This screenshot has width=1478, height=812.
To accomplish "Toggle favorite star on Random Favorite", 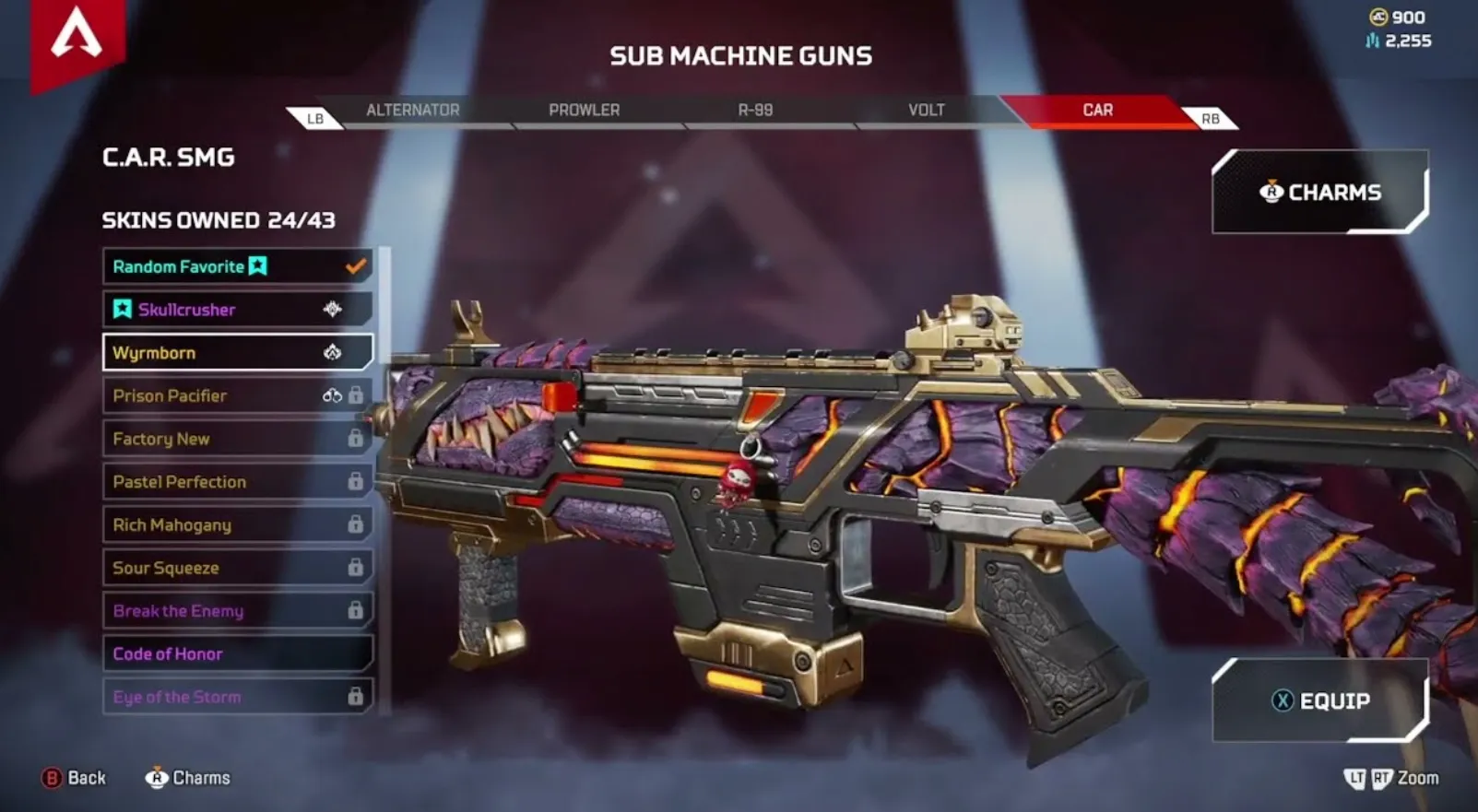I will pyautogui.click(x=258, y=266).
